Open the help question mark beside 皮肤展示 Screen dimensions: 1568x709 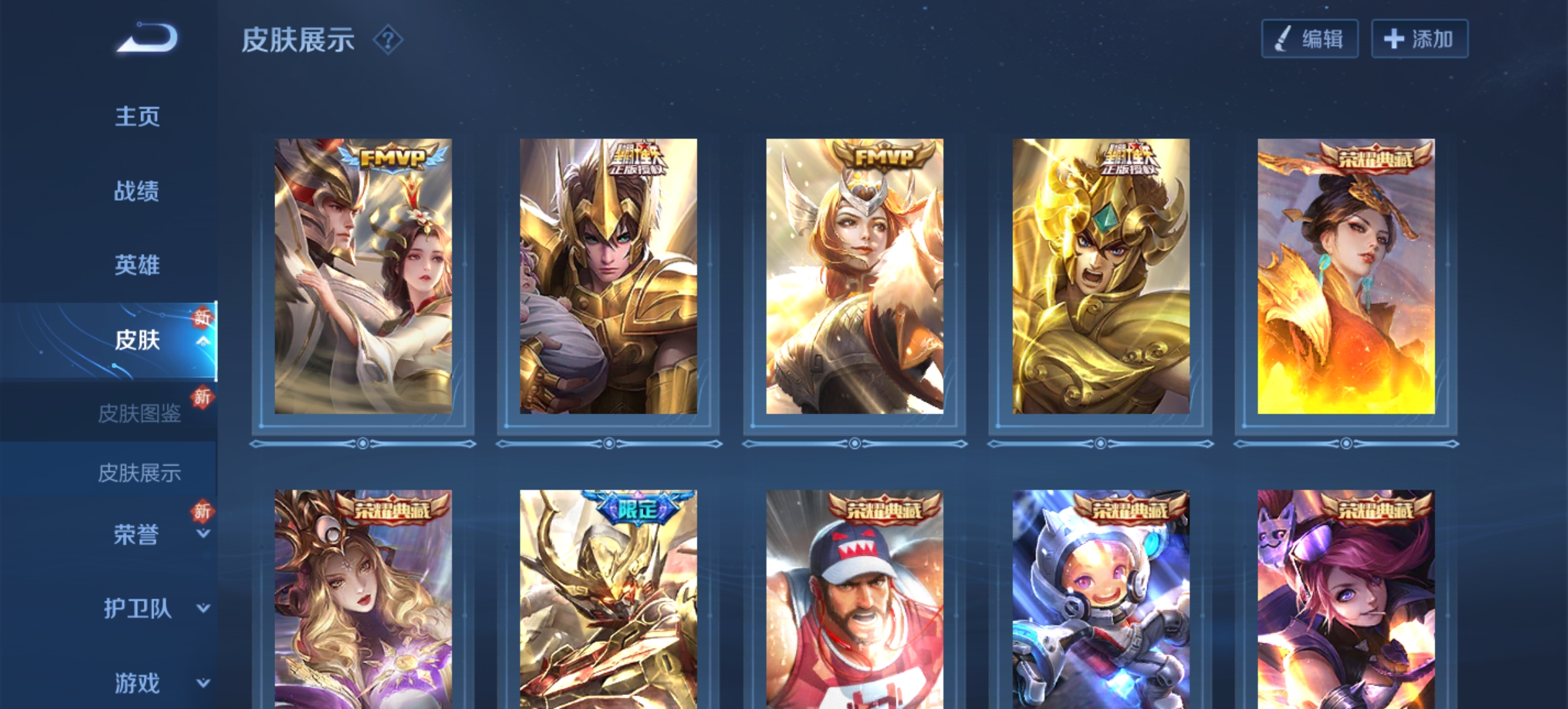click(389, 41)
